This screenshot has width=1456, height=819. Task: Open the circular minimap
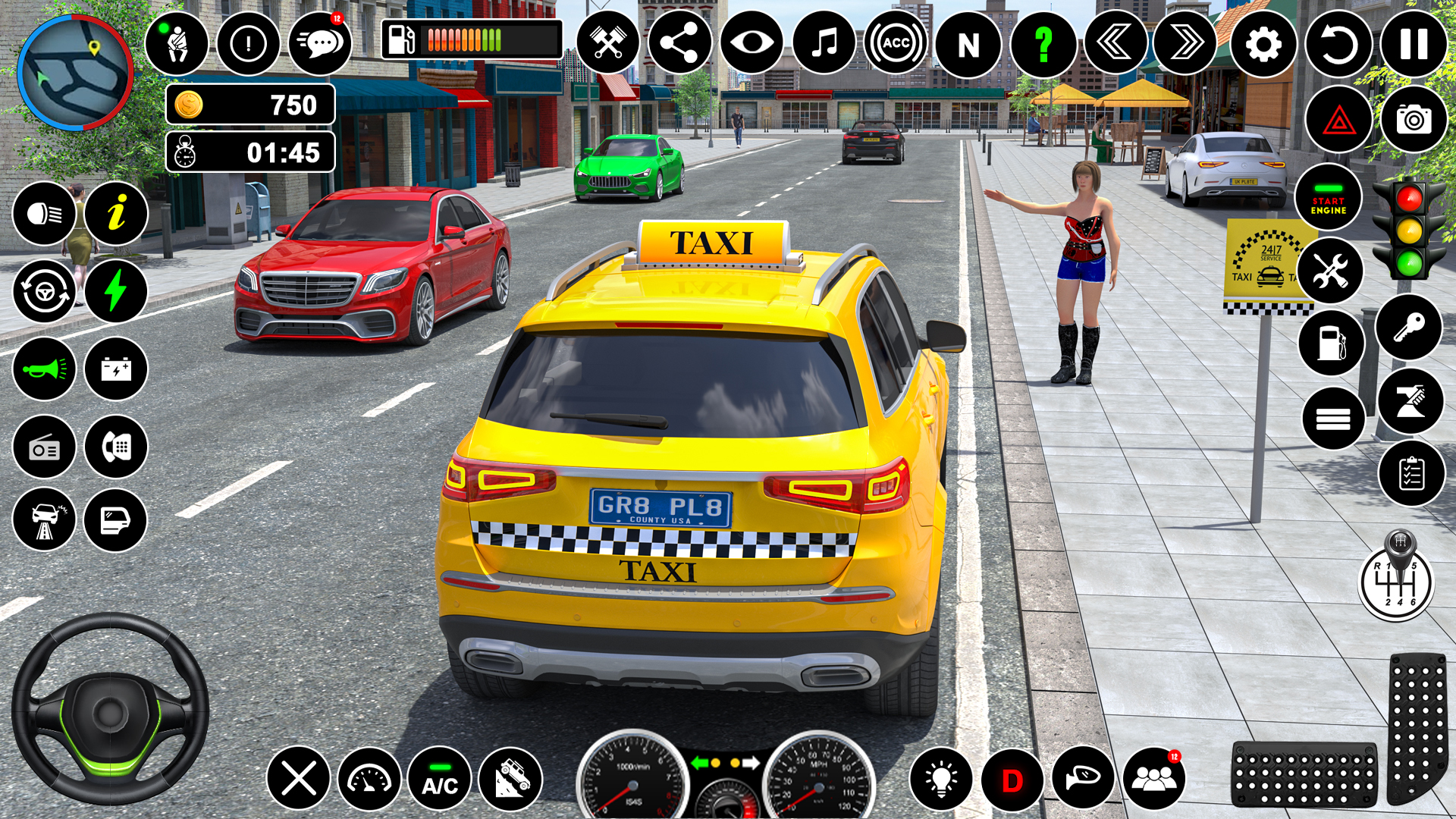[74, 73]
